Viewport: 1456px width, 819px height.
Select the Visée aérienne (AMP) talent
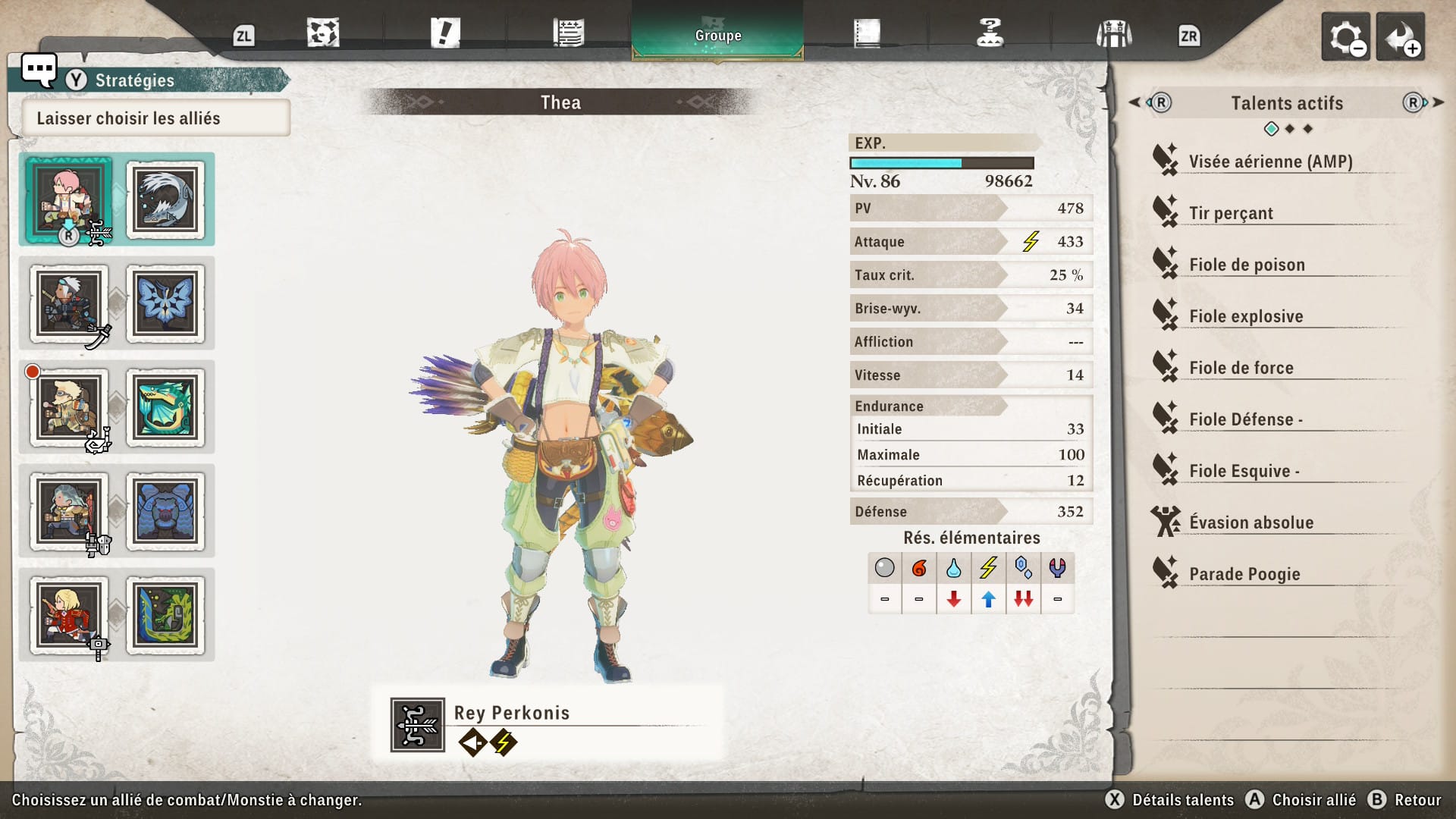pos(1270,162)
